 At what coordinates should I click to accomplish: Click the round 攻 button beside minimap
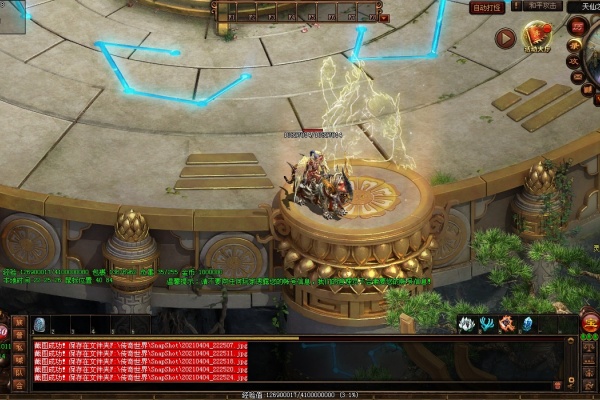tap(575, 60)
